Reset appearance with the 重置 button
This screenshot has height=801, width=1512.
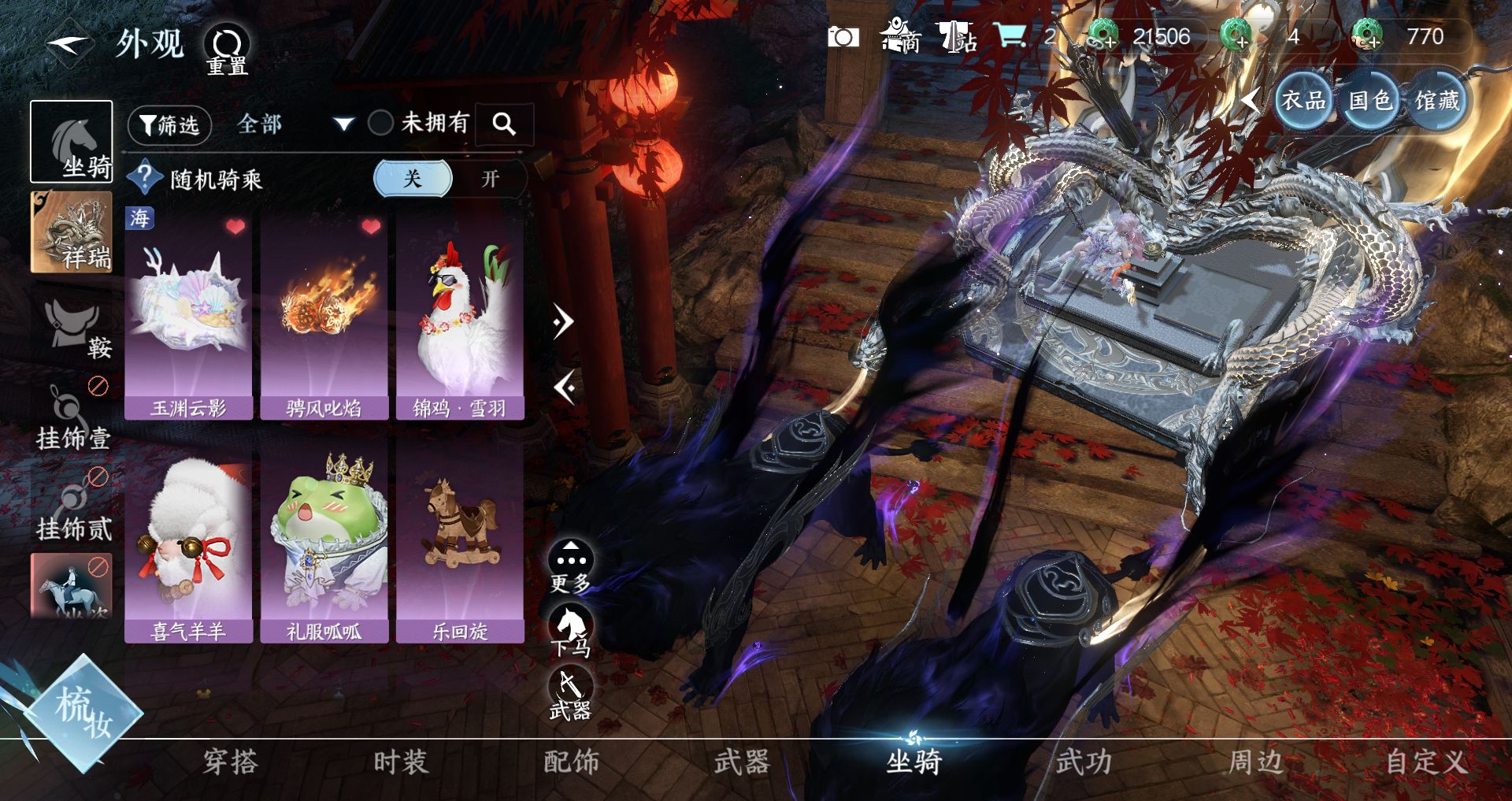pos(227,49)
